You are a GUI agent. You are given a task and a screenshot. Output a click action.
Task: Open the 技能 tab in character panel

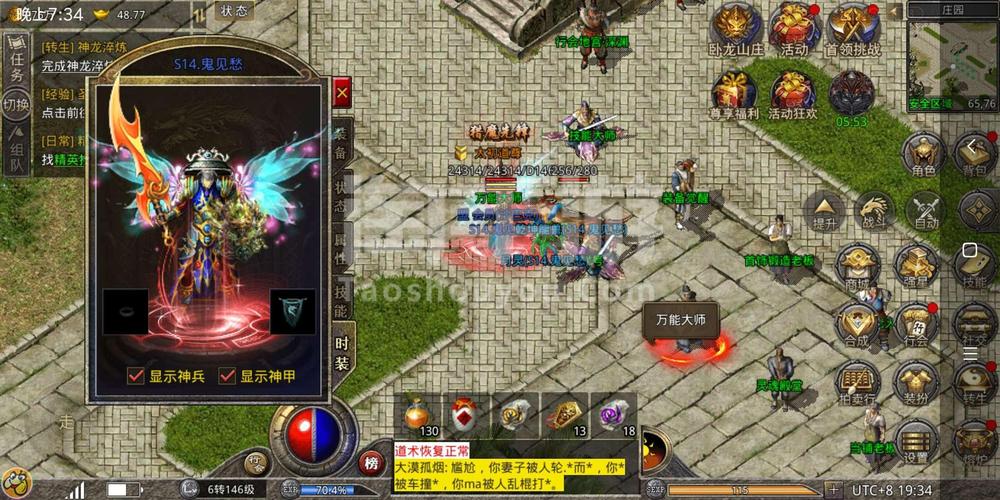click(342, 298)
